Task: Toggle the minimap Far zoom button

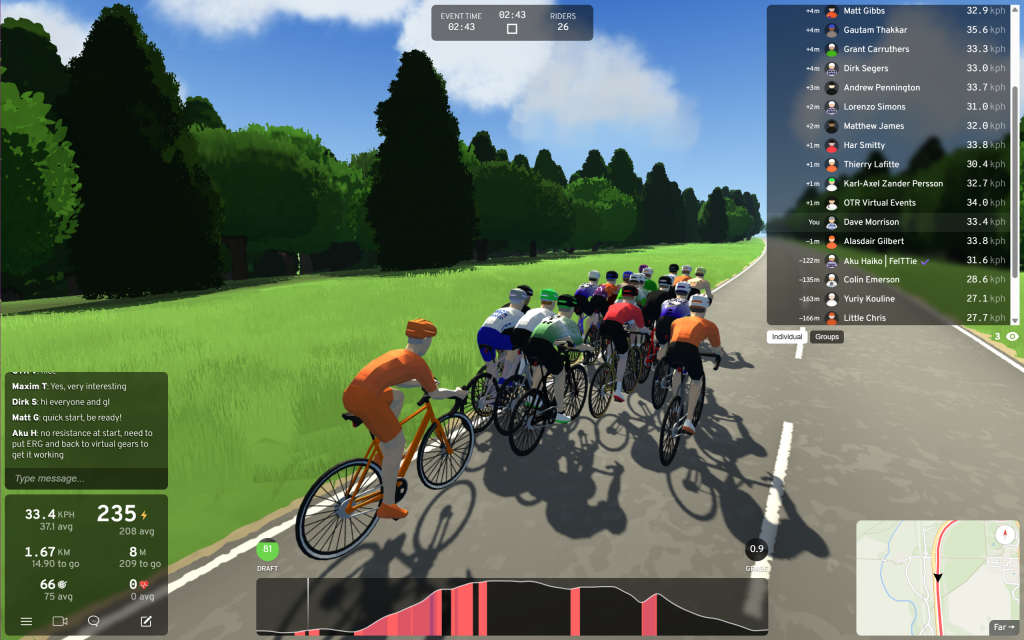Action: coord(1003,627)
